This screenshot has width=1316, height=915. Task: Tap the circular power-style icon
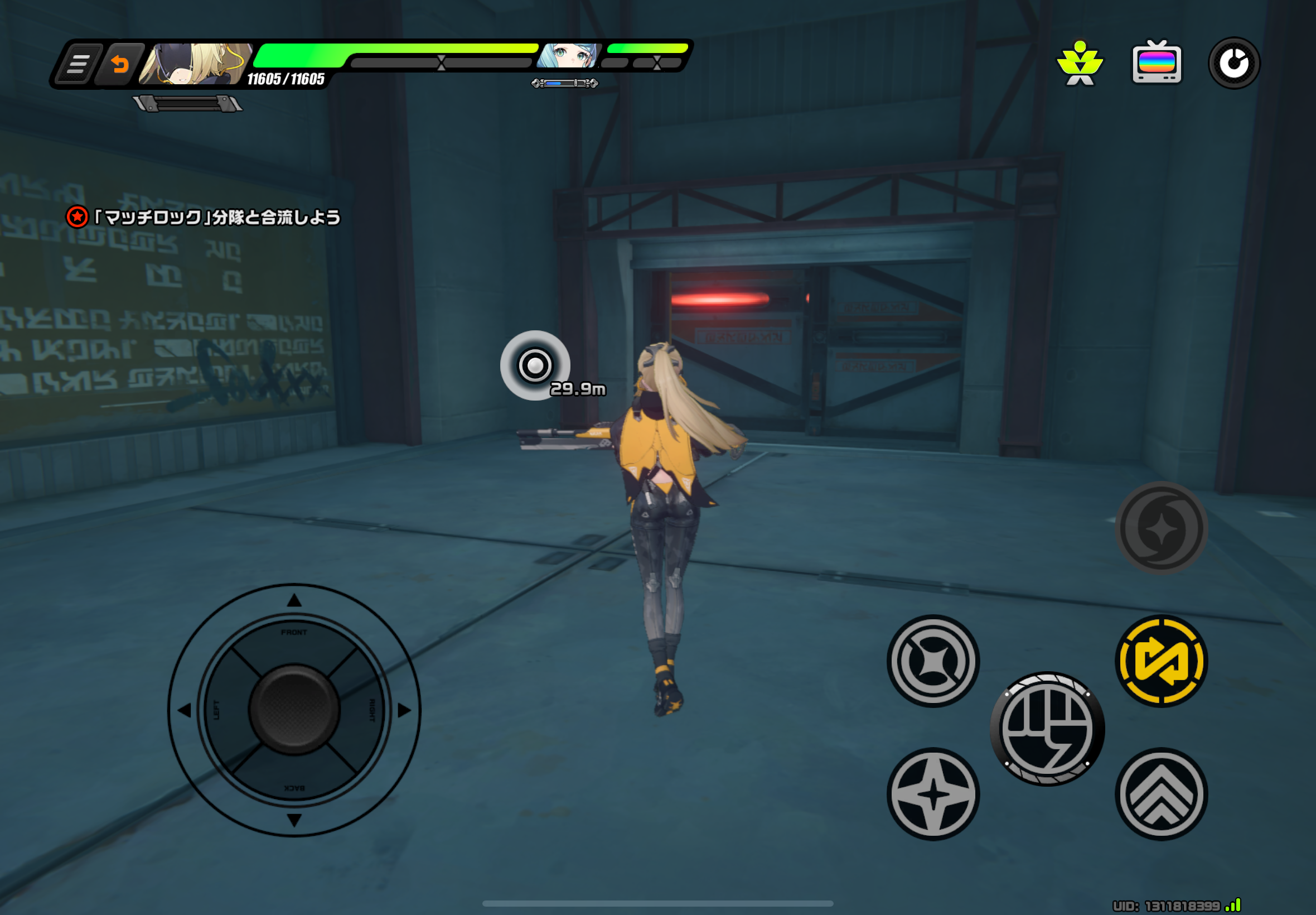pos(1233,63)
